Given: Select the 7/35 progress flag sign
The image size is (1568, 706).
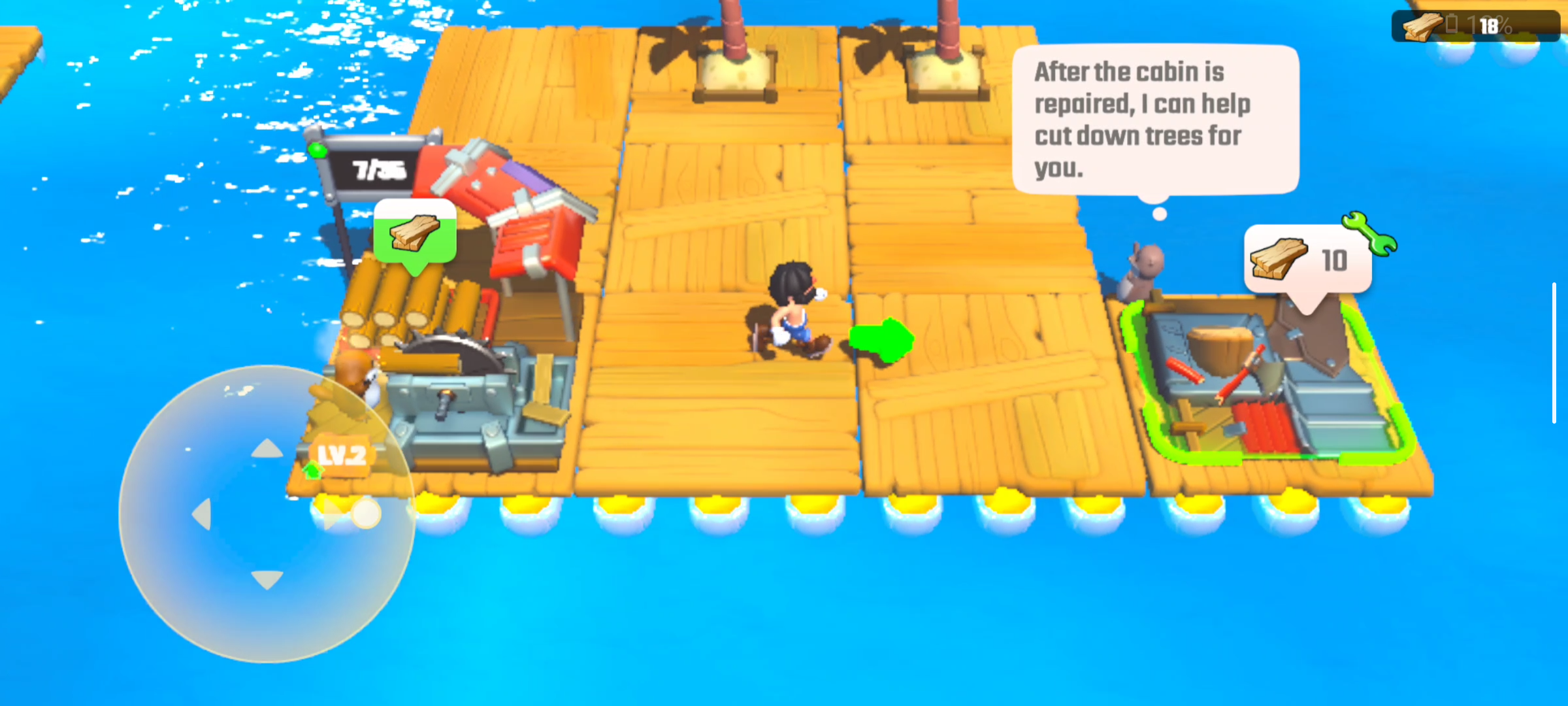Looking at the screenshot, I should 378,168.
